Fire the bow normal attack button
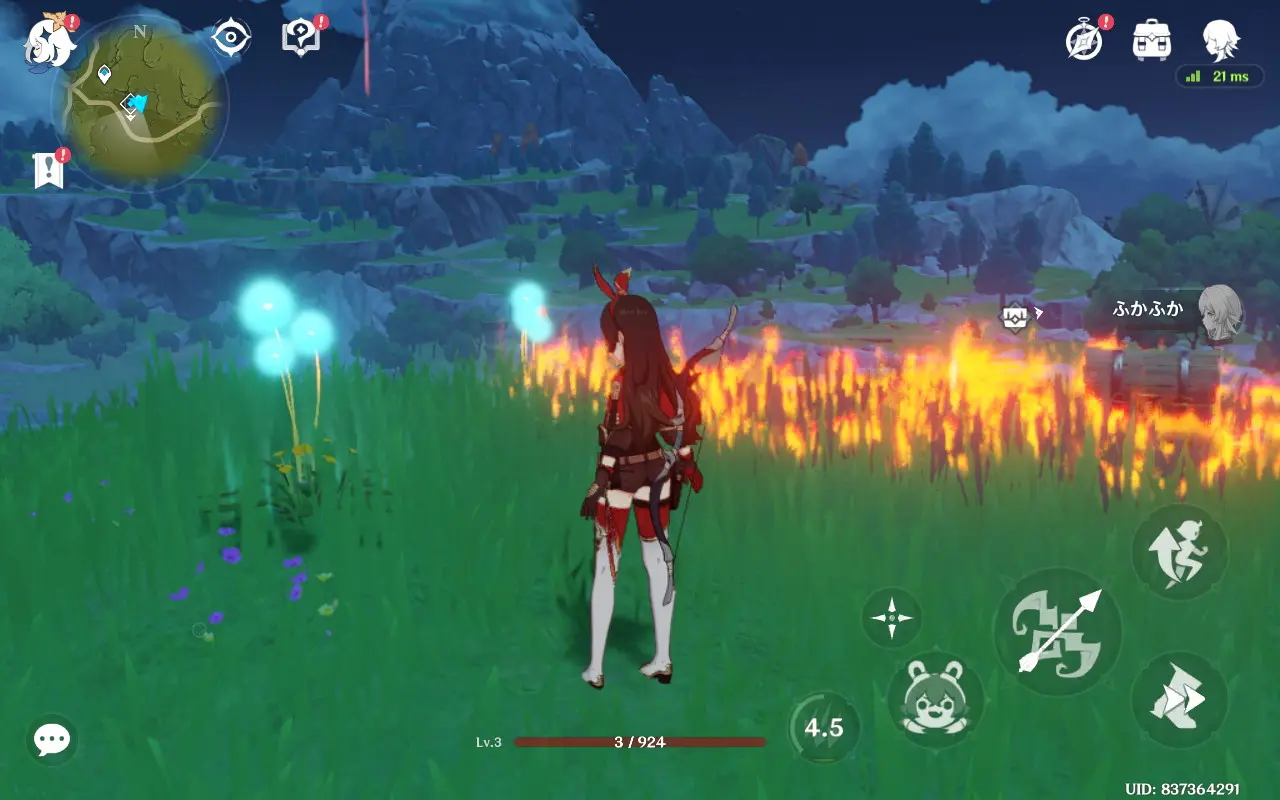This screenshot has height=800, width=1280. tap(1058, 632)
